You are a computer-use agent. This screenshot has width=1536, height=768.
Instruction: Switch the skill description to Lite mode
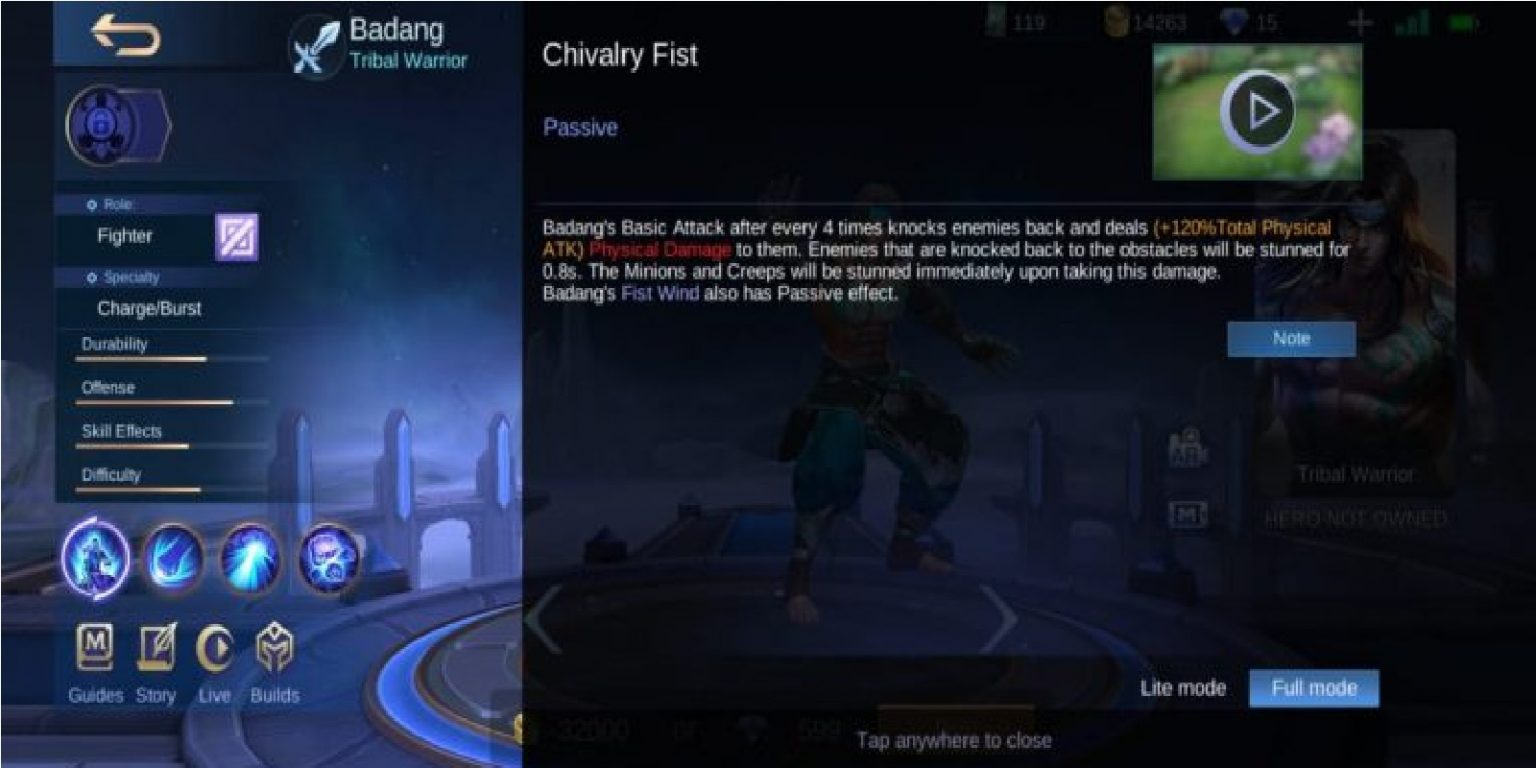(x=1181, y=688)
